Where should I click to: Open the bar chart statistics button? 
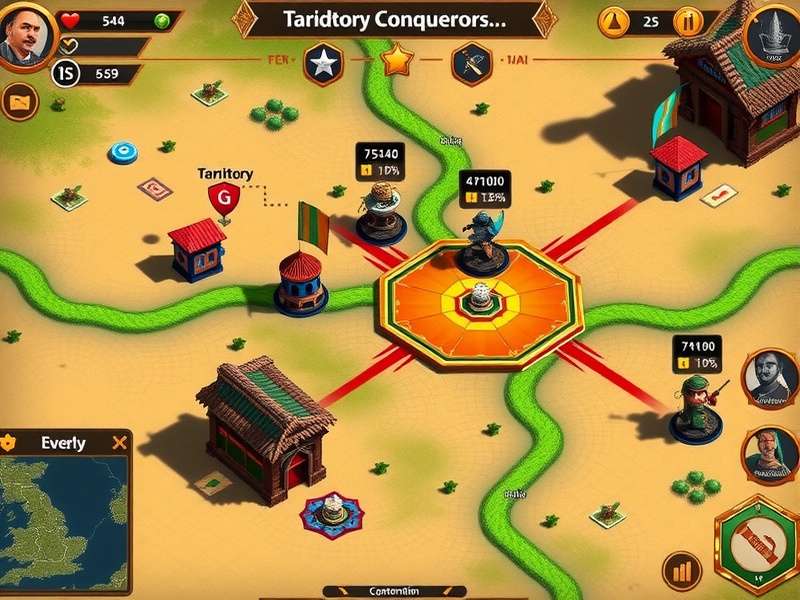683,571
